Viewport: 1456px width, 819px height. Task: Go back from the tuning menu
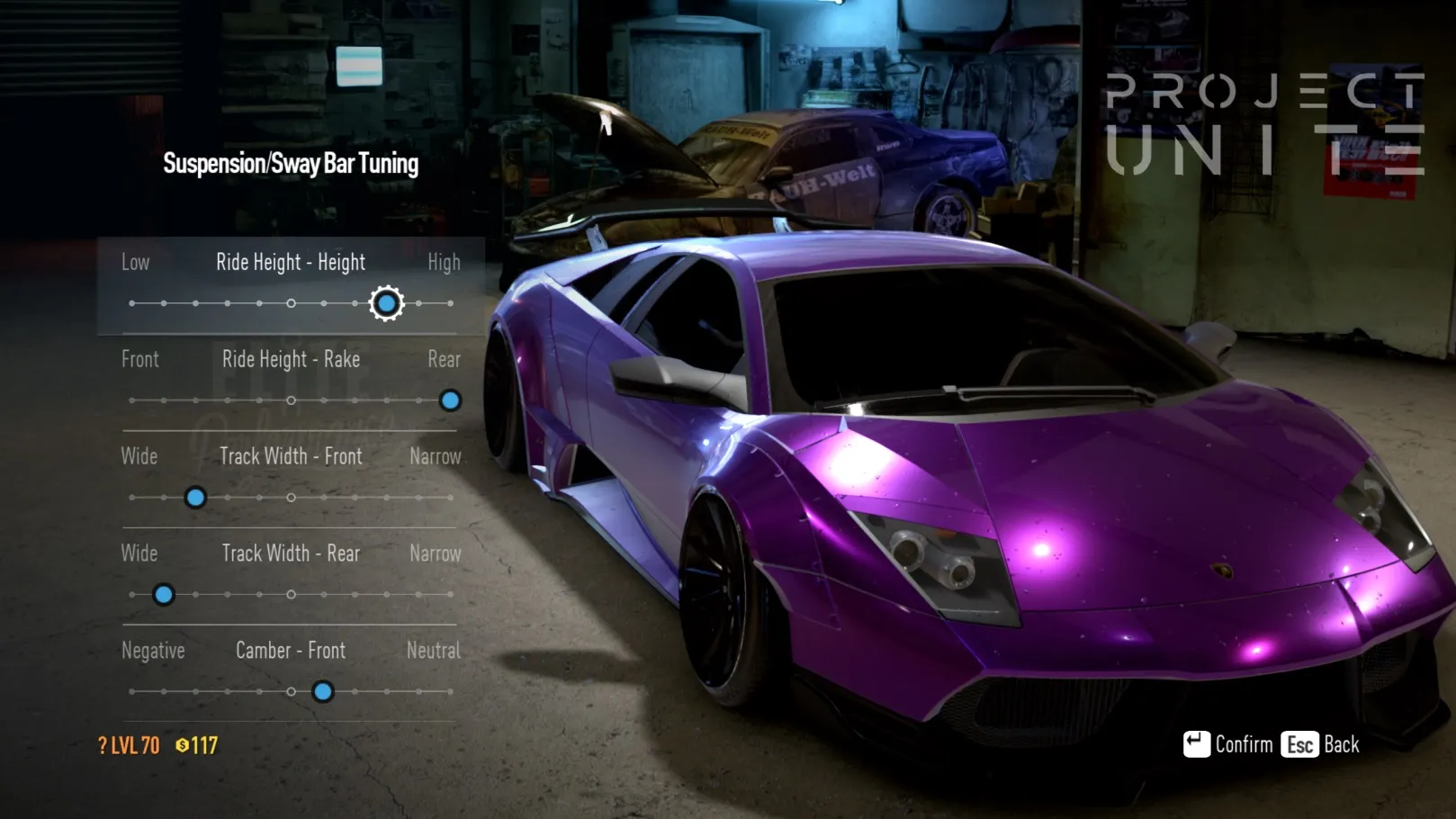point(1320,744)
